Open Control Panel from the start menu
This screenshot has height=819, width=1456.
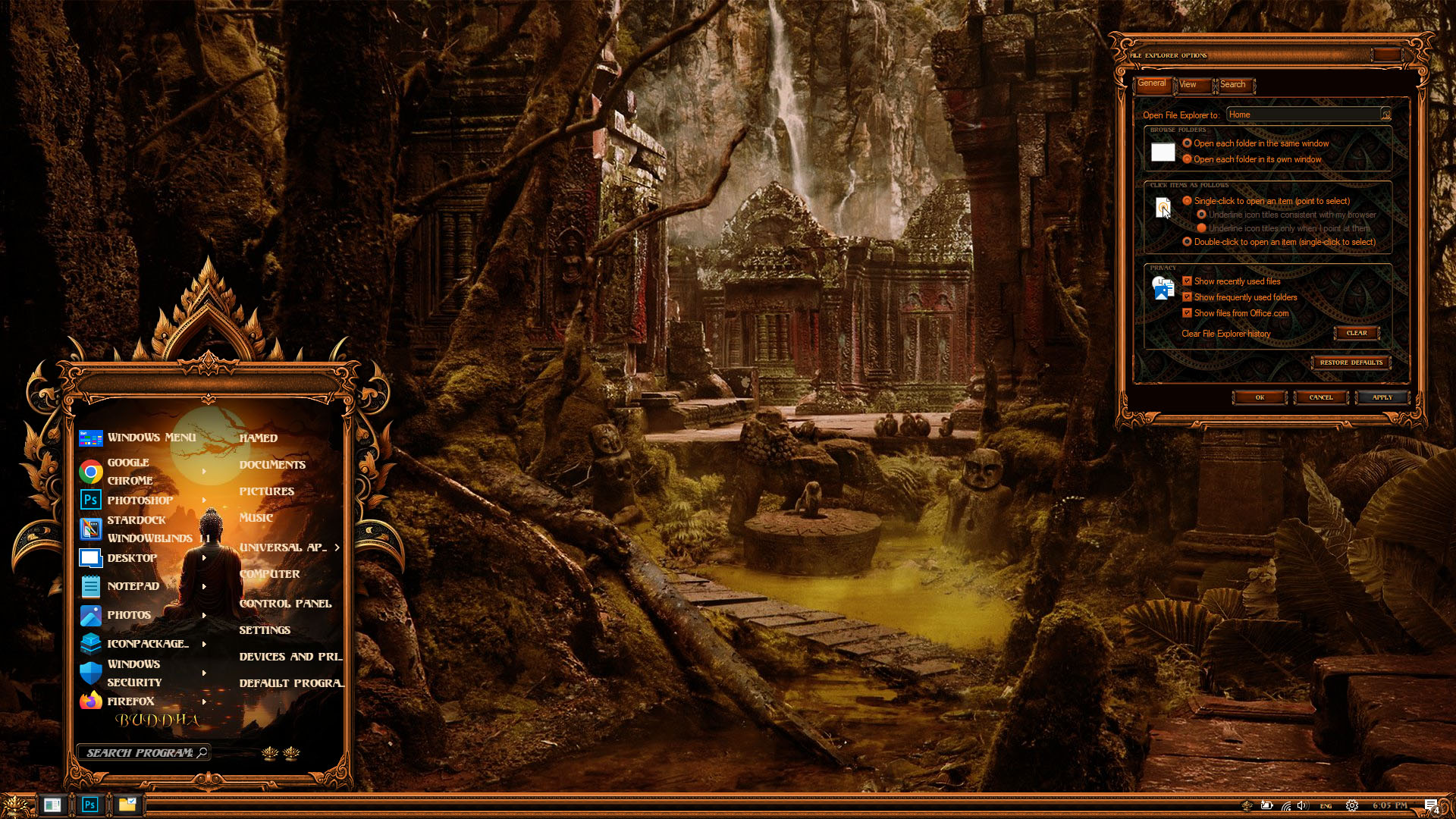[x=285, y=604]
